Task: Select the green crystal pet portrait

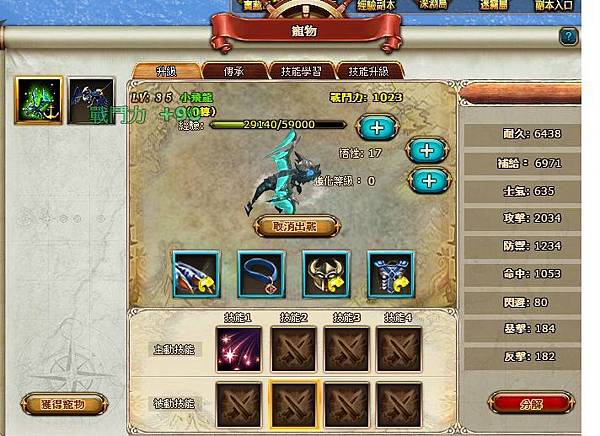Action: pyautogui.click(x=39, y=99)
